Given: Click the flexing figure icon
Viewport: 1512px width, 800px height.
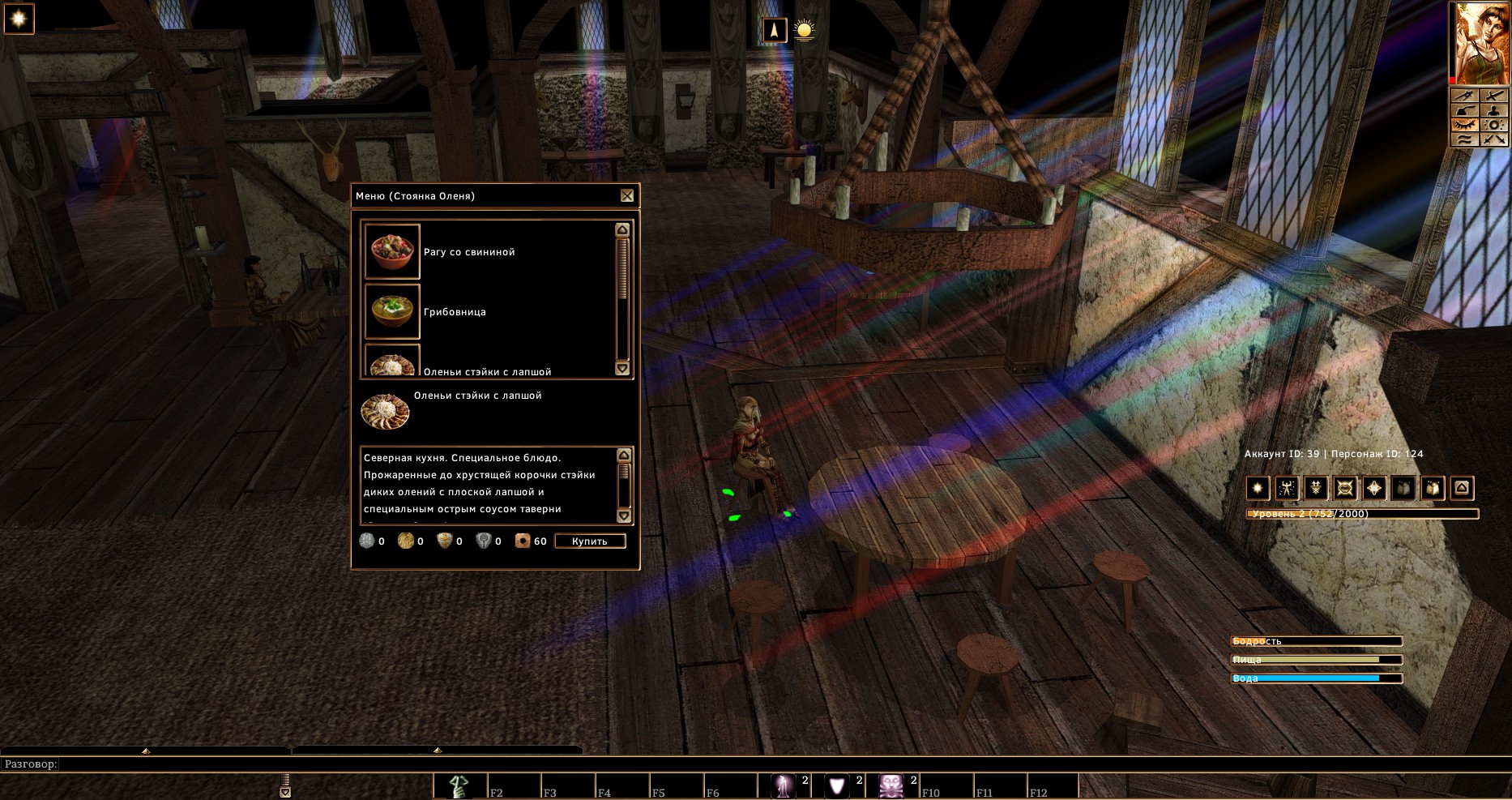Looking at the screenshot, I should point(1287,488).
